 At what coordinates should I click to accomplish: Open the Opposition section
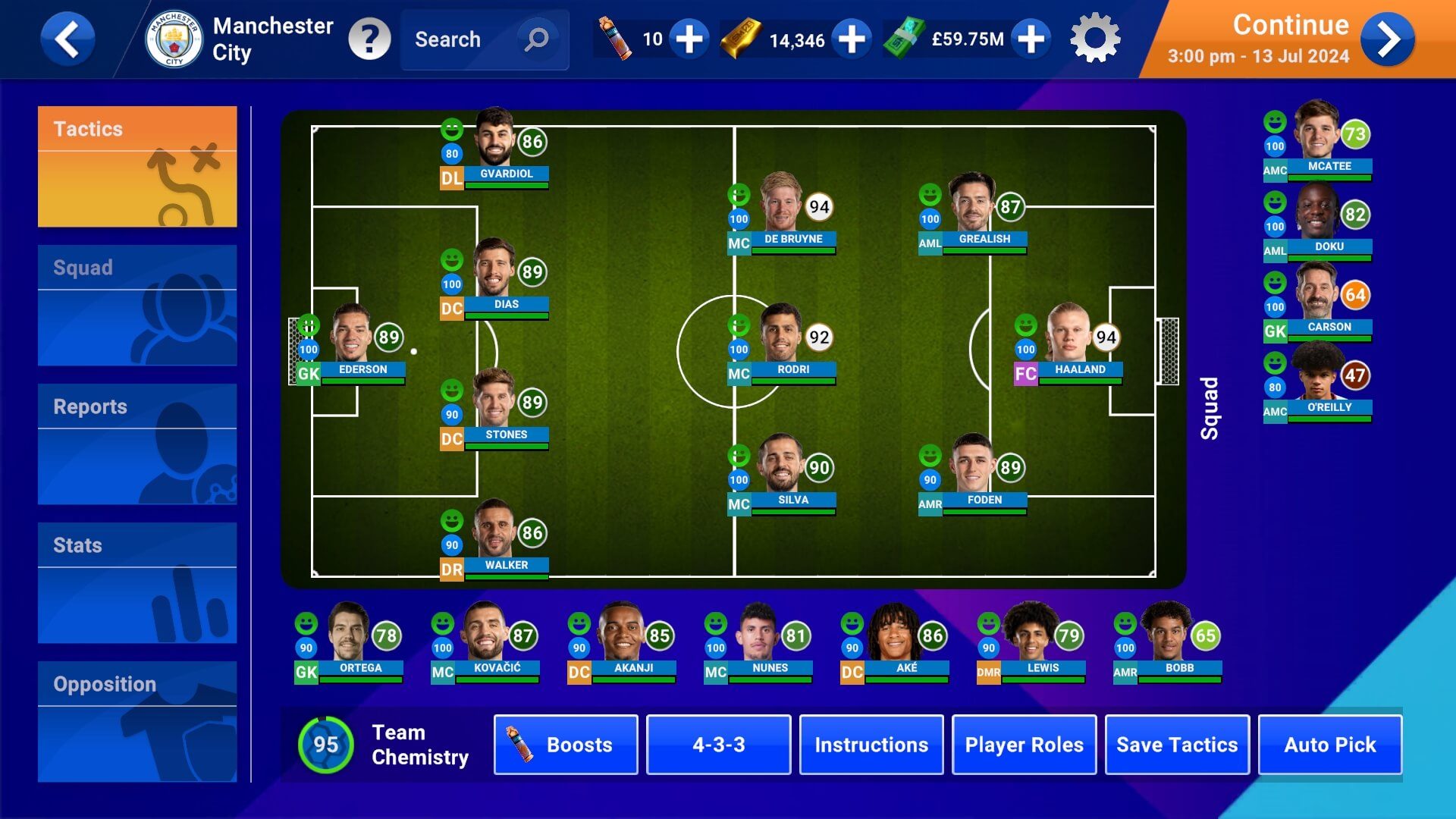point(137,721)
